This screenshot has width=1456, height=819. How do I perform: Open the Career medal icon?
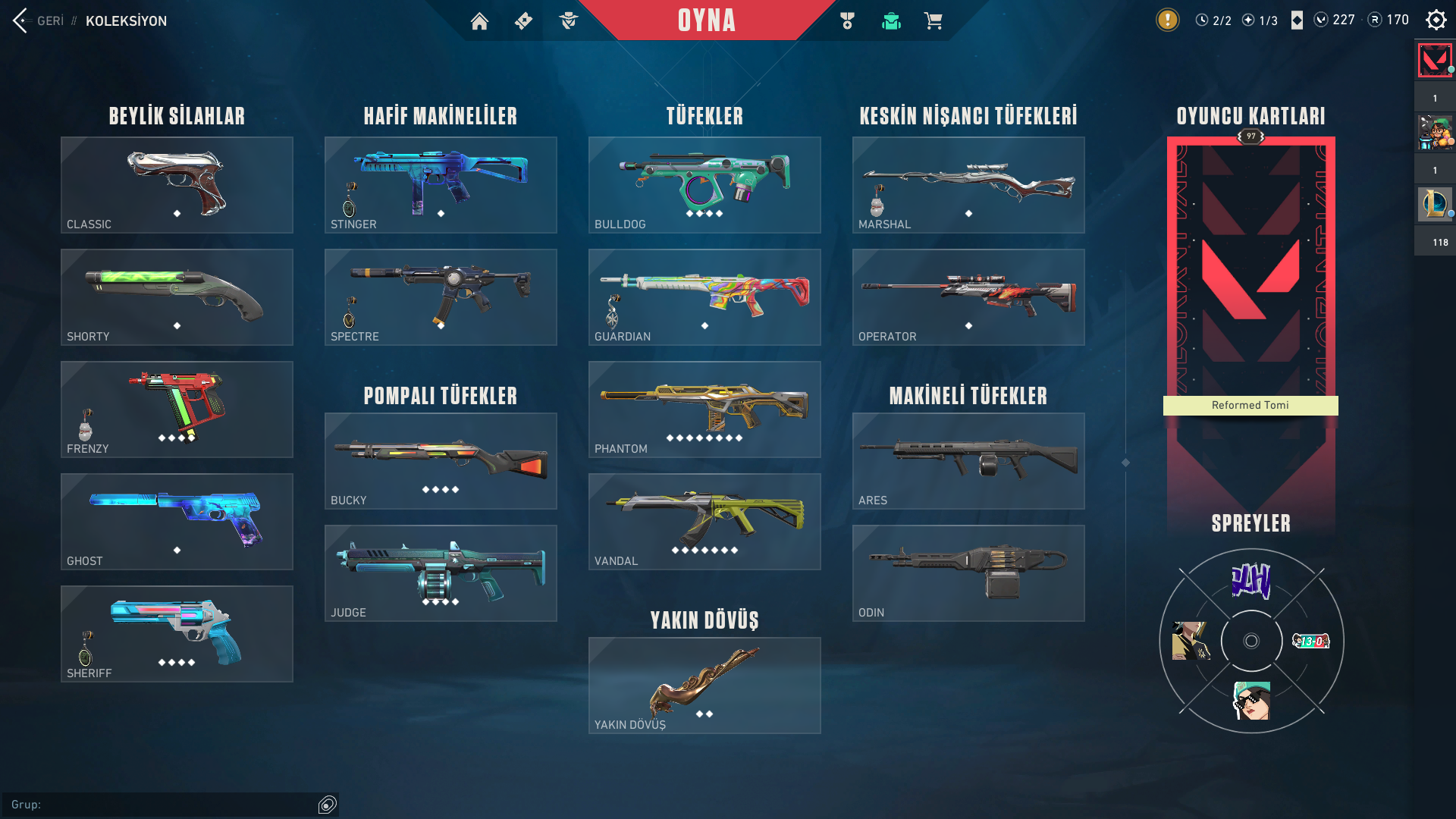click(846, 20)
